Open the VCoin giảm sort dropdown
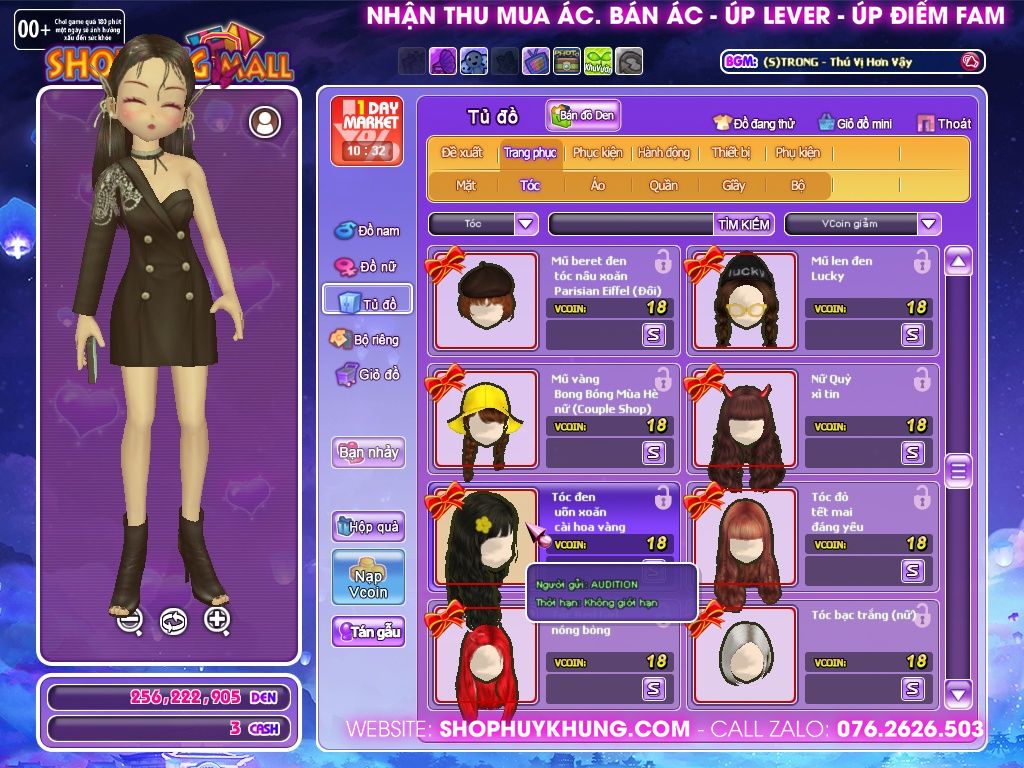 tap(929, 224)
